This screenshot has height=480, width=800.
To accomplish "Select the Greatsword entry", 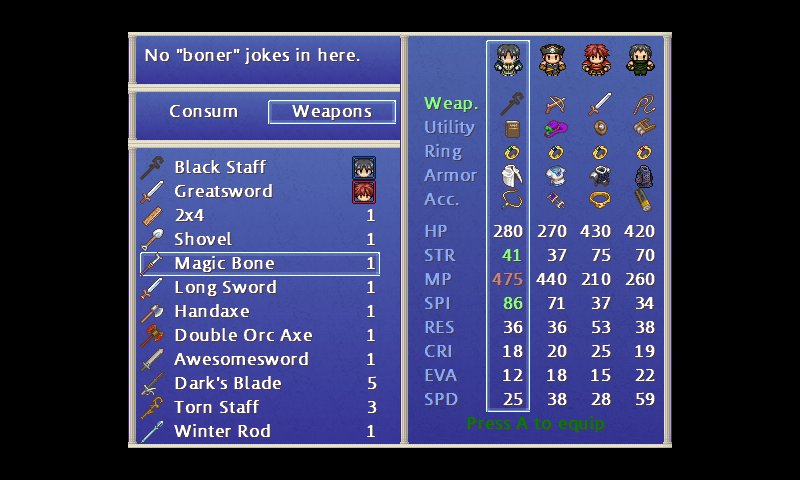I will (223, 191).
